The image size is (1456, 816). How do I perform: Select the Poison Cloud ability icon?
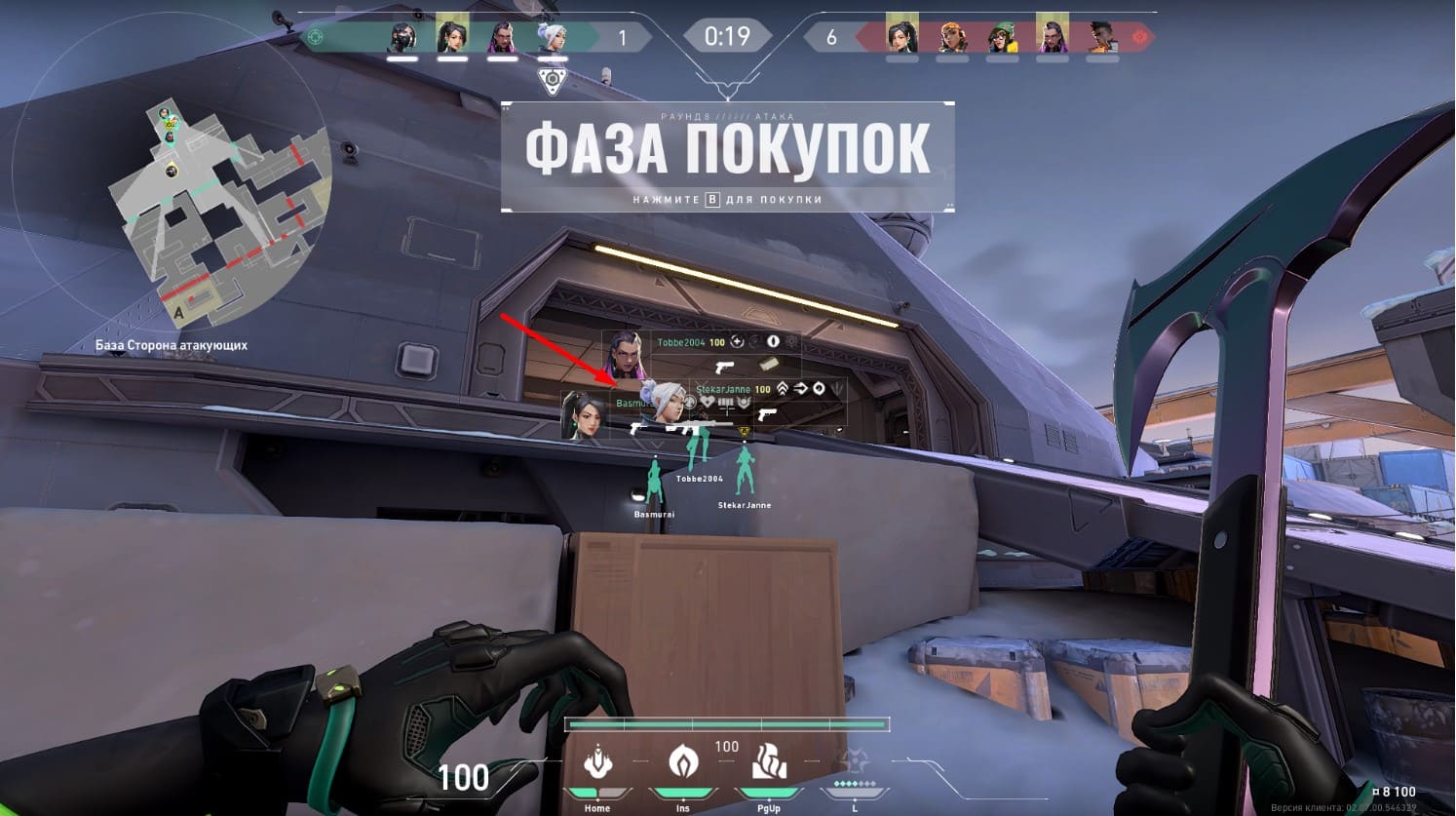tap(682, 763)
